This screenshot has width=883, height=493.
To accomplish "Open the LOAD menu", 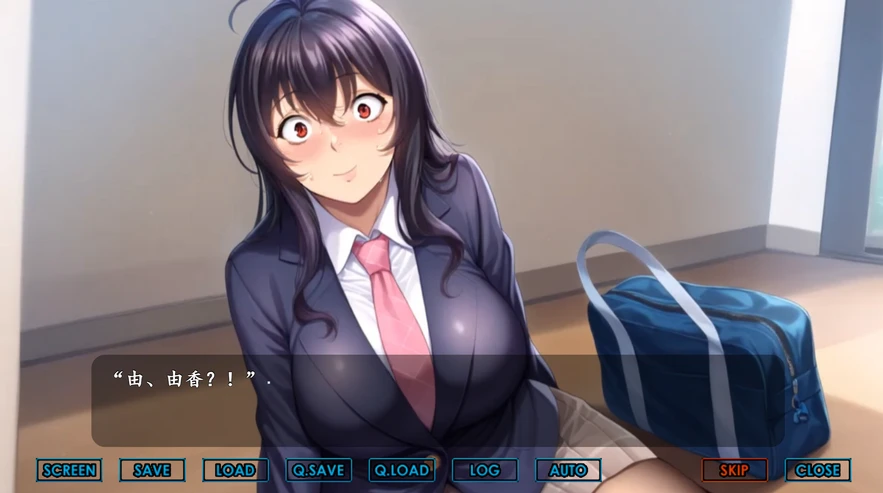I will click(235, 470).
